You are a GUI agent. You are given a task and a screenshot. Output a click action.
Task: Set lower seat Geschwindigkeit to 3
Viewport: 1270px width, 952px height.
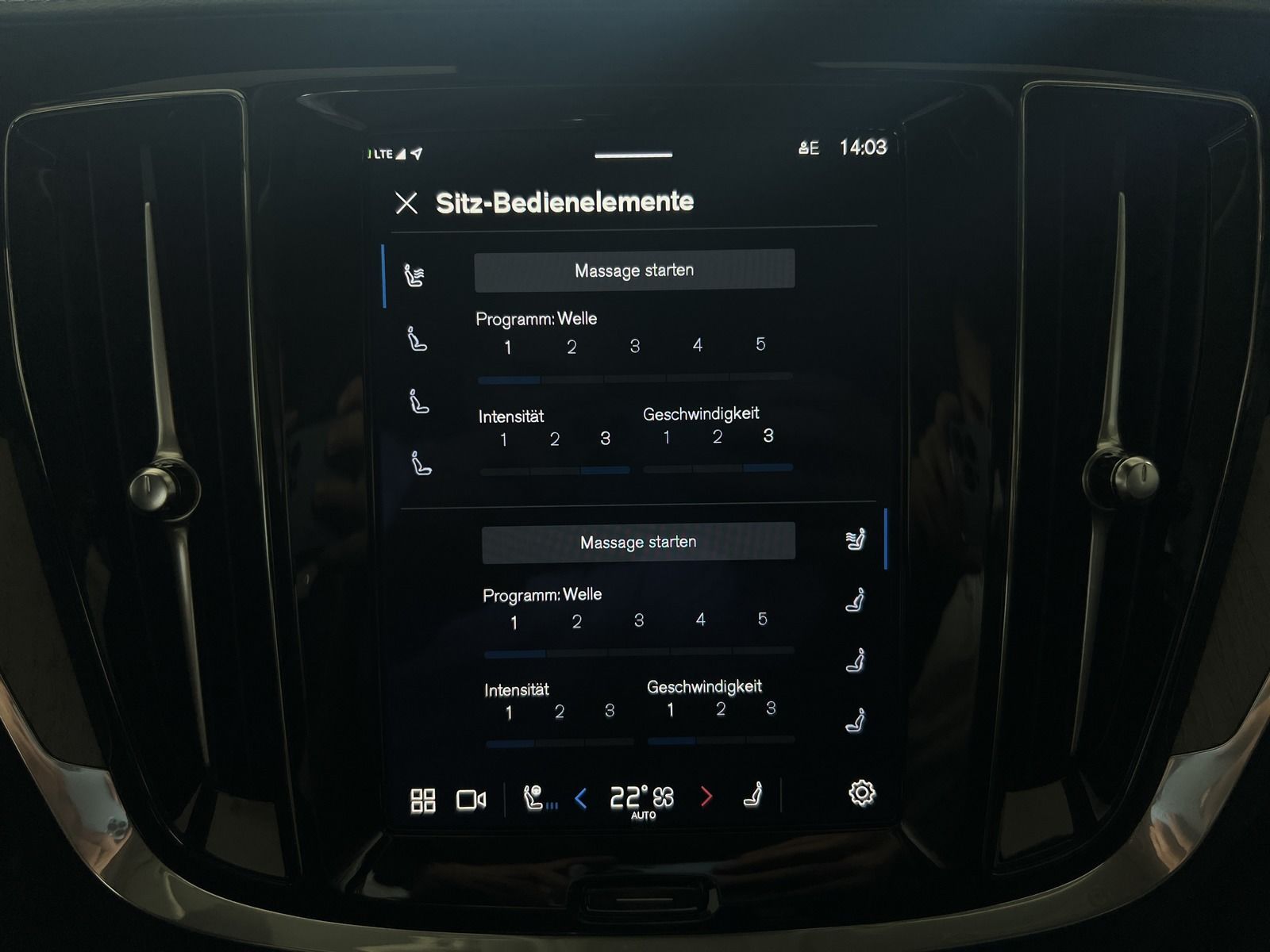(771, 708)
